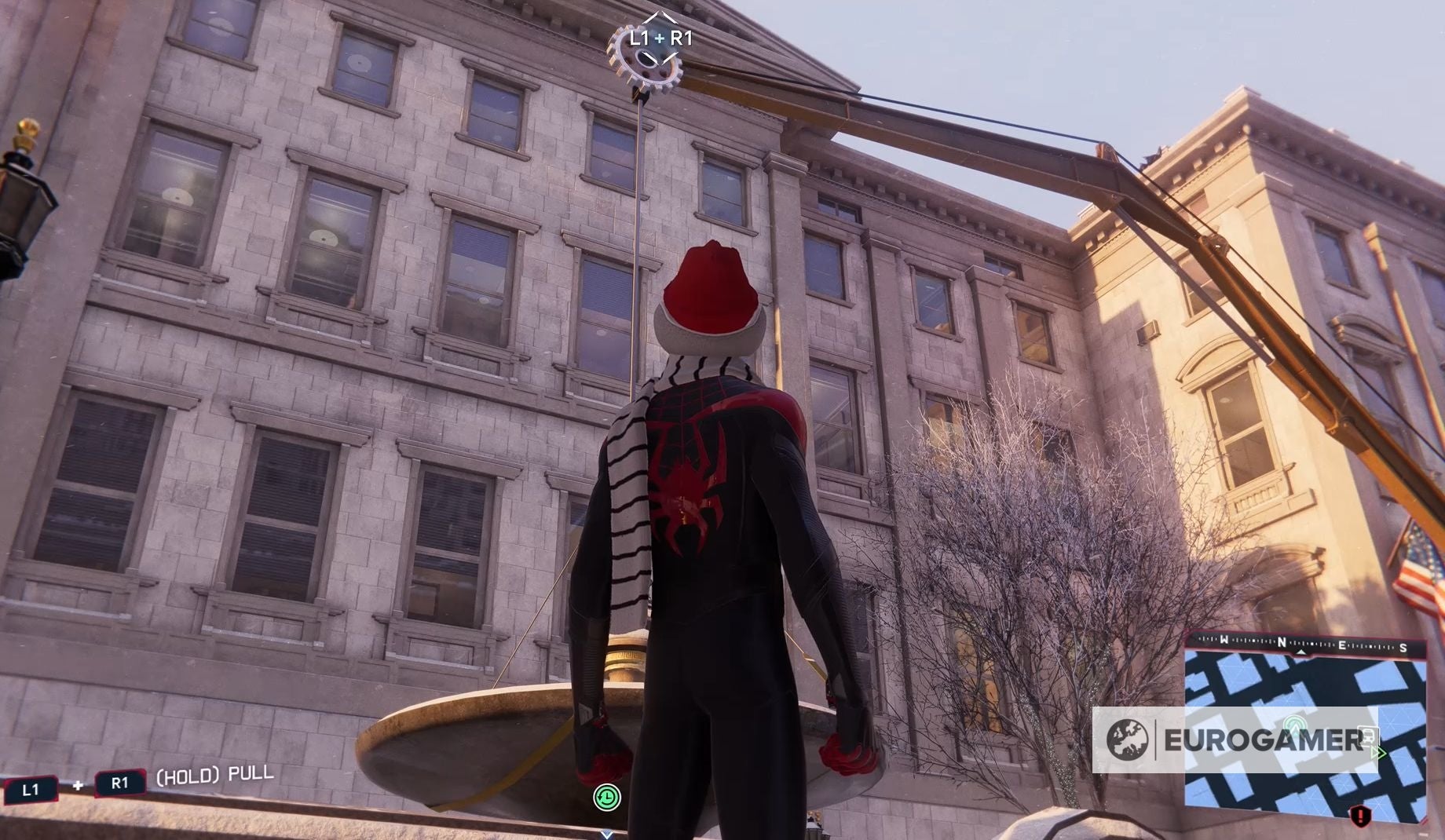The image size is (1445, 840).
Task: Select the green time capsule marker
Action: [606, 798]
